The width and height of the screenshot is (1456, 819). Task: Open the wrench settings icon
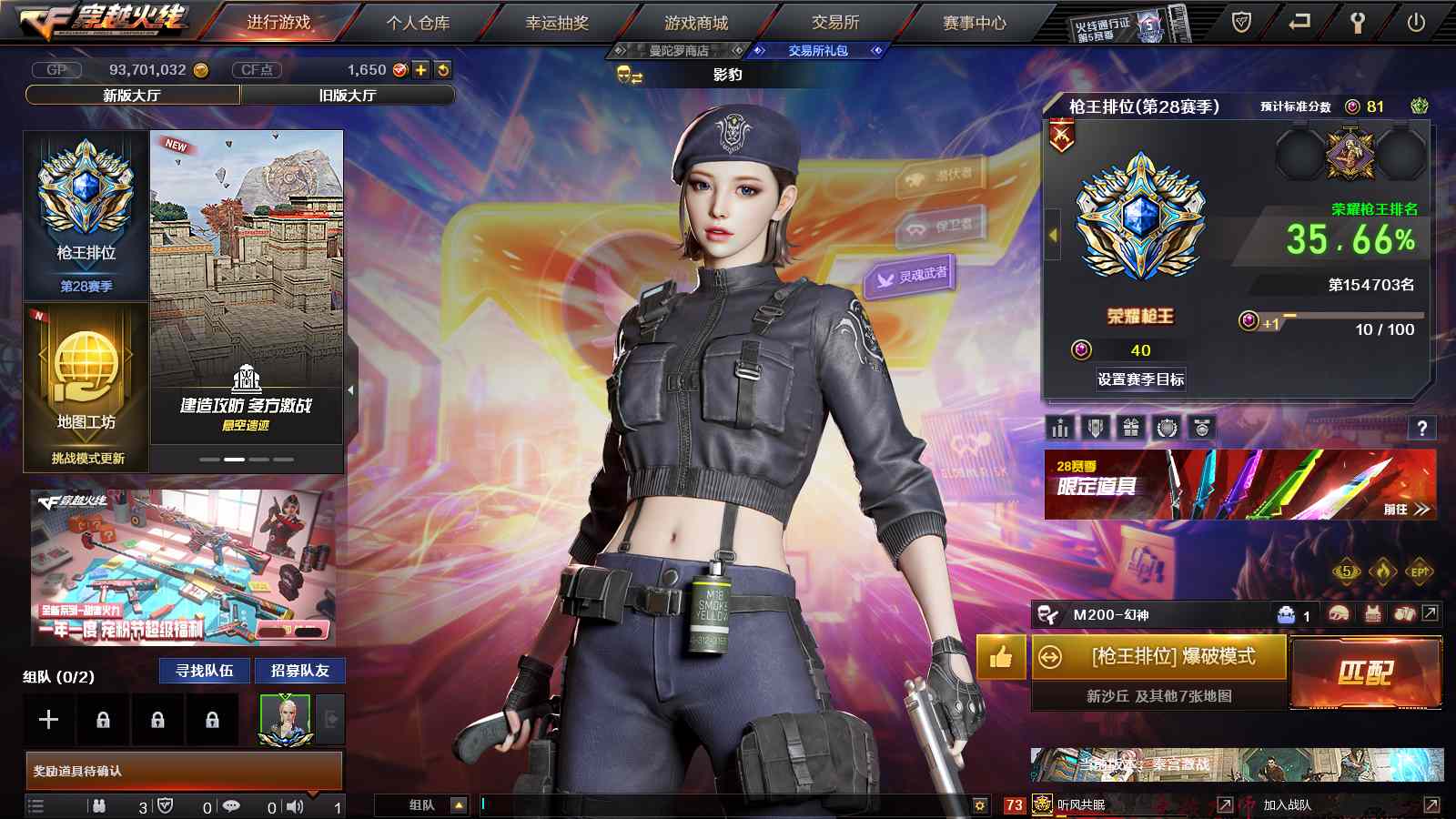coord(1357,23)
